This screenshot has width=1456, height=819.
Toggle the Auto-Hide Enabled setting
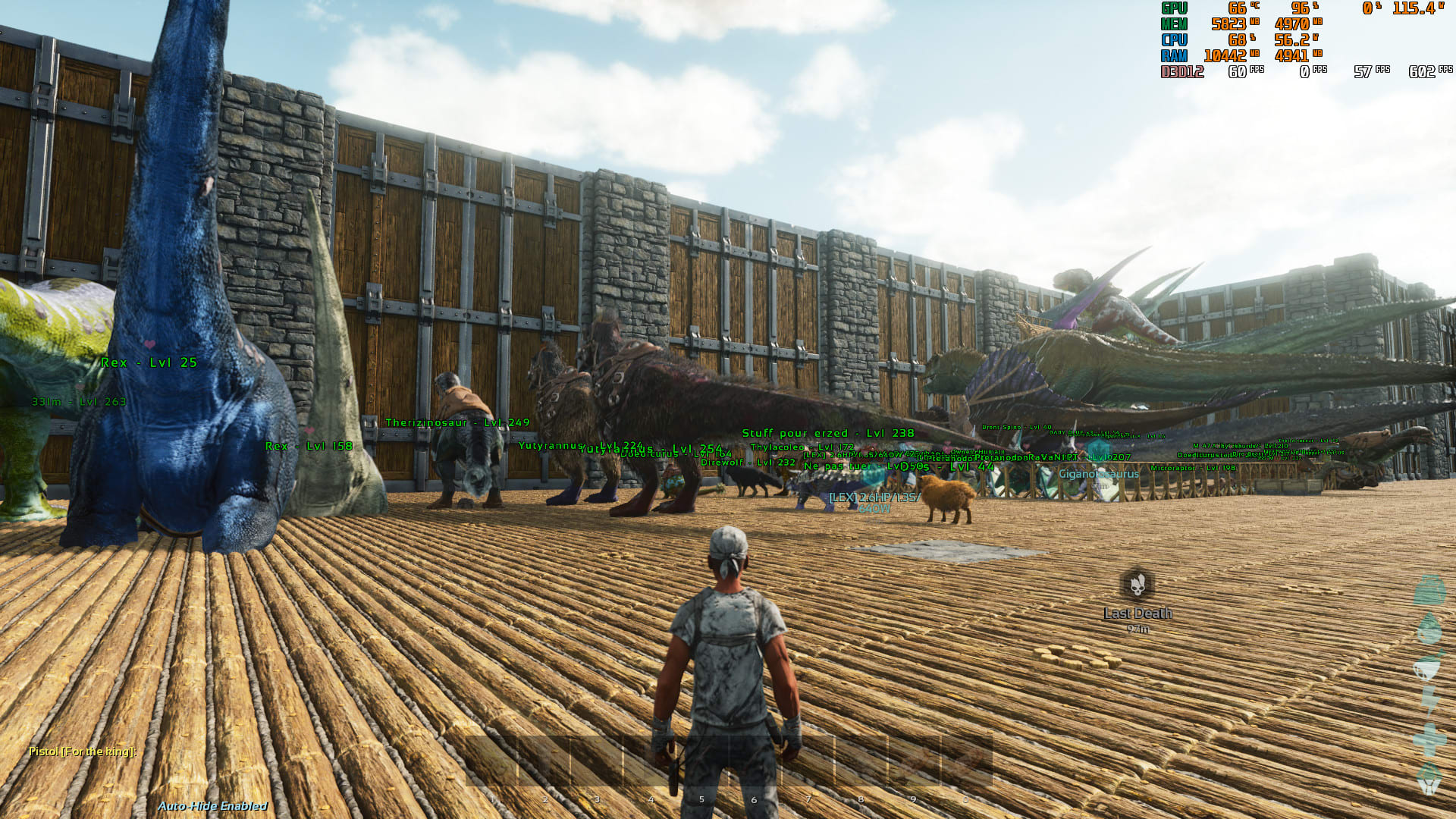point(214,806)
